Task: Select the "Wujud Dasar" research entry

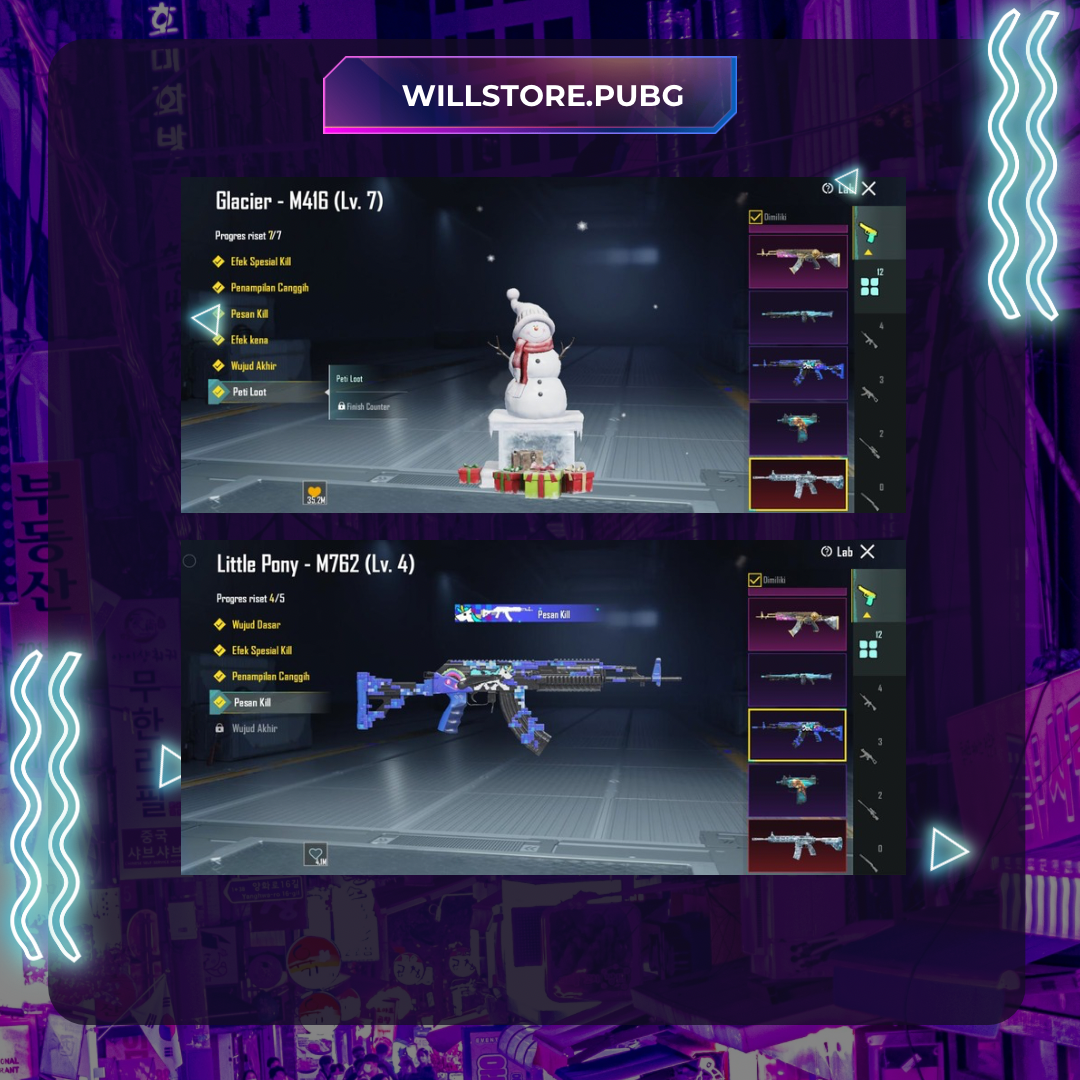Action: click(x=255, y=625)
